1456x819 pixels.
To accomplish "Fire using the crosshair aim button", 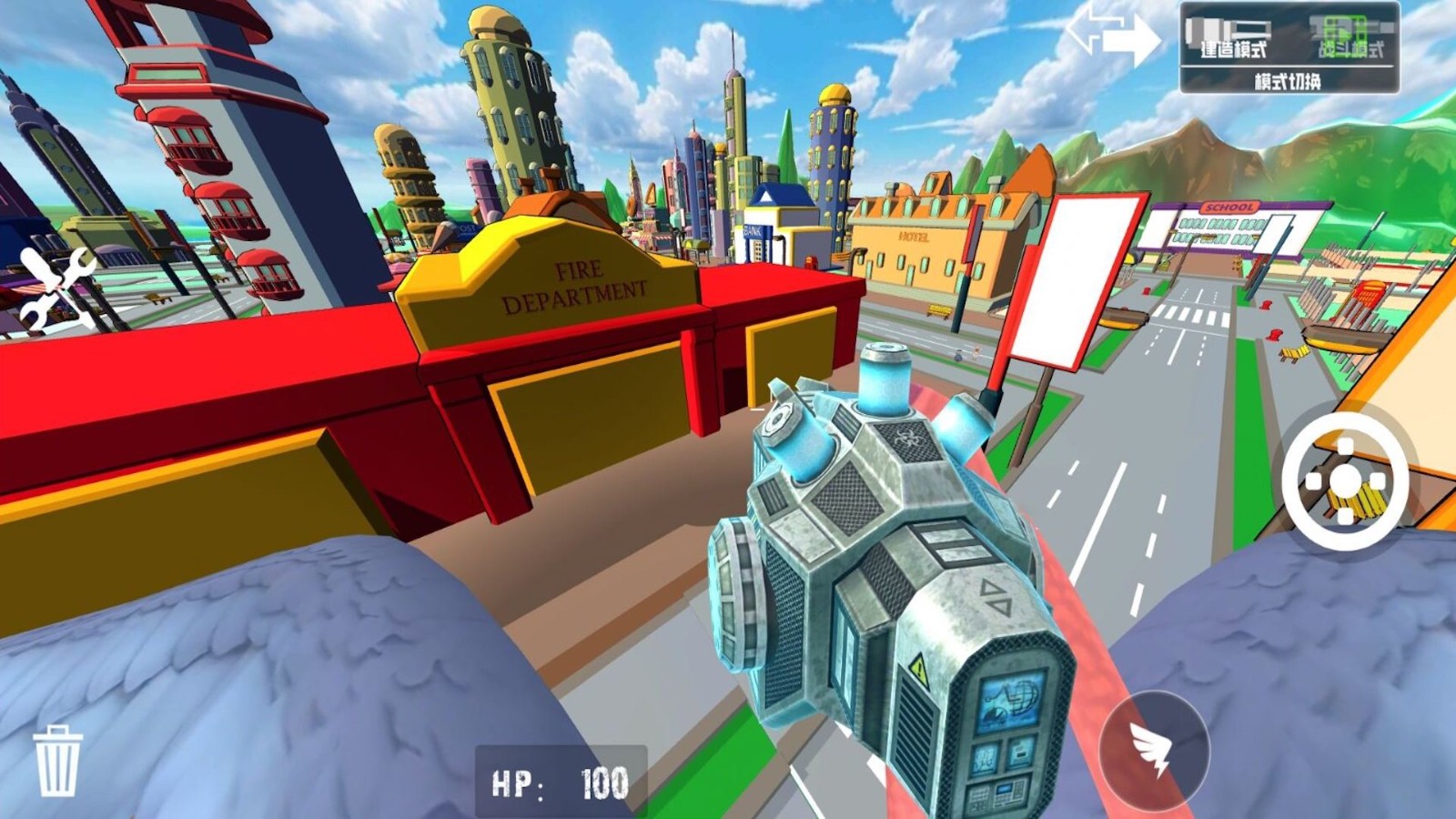I will coord(1345,481).
